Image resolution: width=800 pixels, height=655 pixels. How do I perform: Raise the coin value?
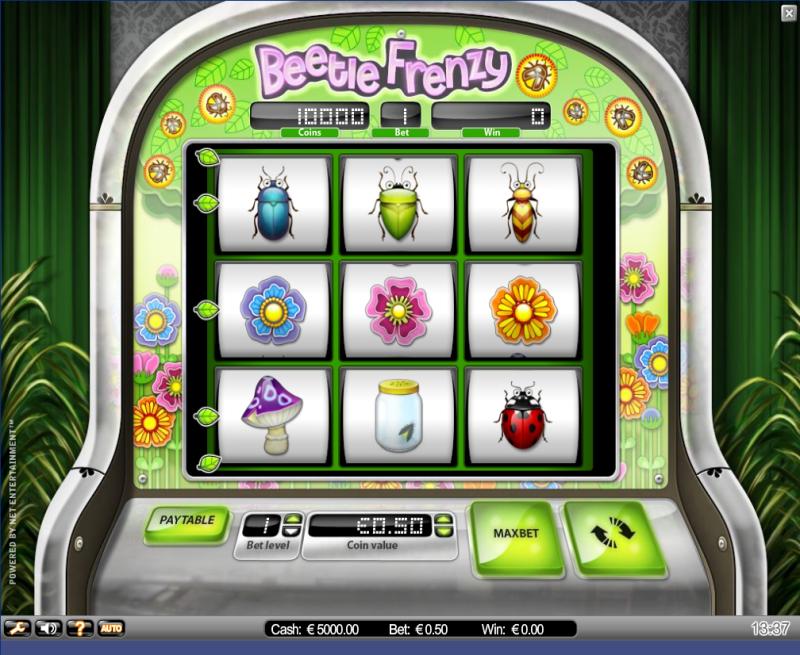pyautogui.click(x=443, y=520)
